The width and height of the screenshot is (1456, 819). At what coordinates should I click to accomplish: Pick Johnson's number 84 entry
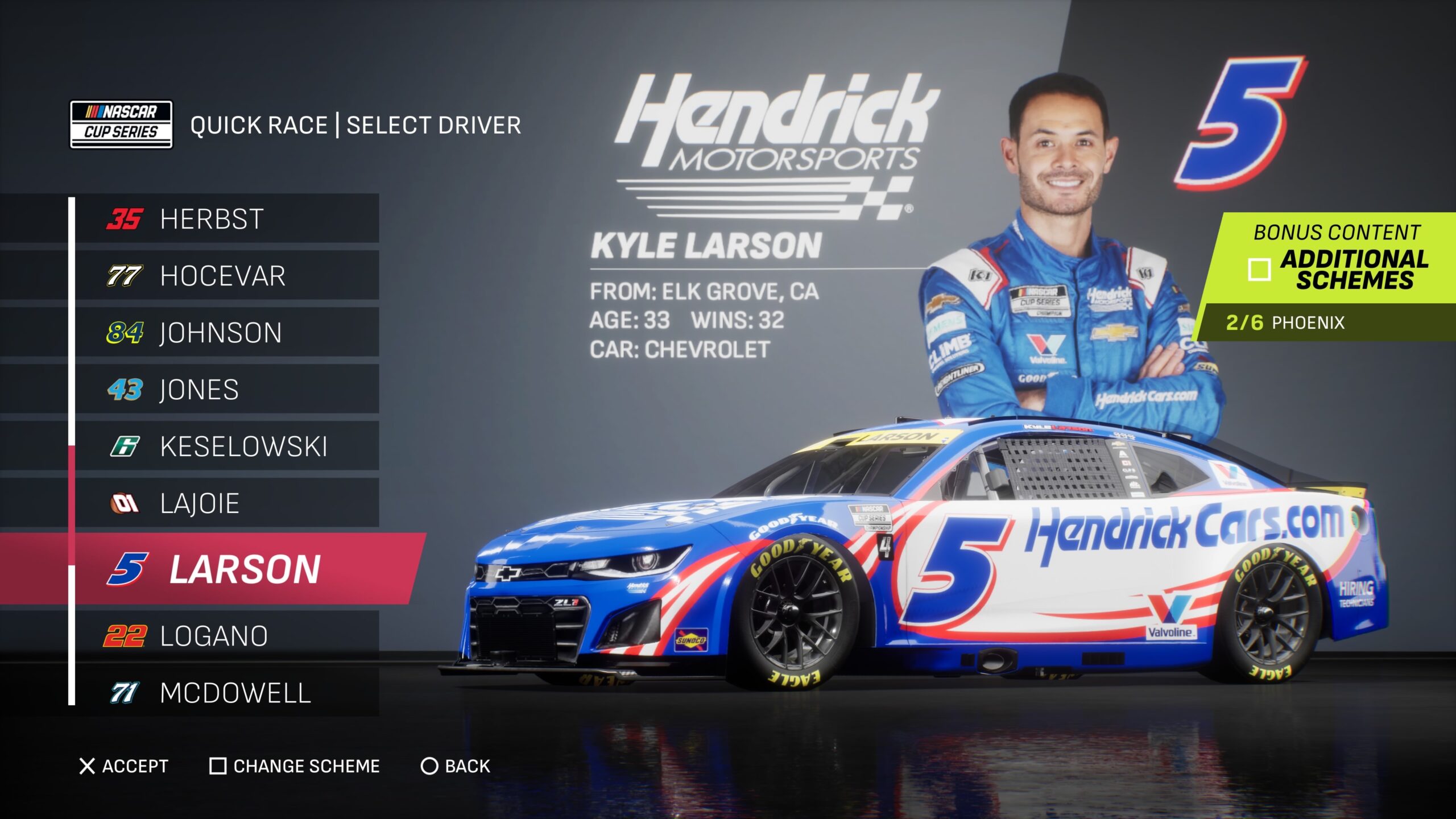[x=226, y=333]
